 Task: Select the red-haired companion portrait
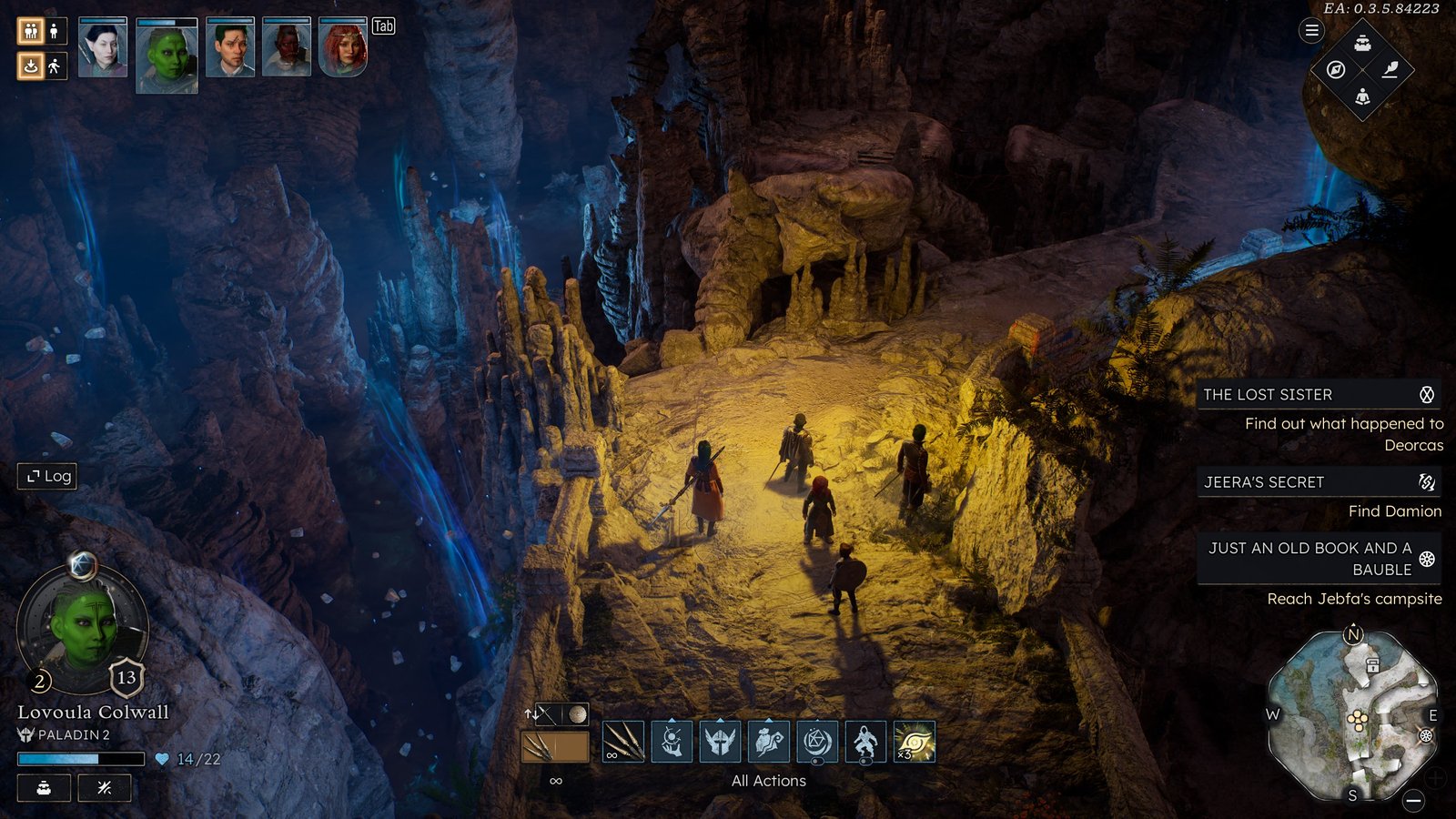pyautogui.click(x=343, y=48)
